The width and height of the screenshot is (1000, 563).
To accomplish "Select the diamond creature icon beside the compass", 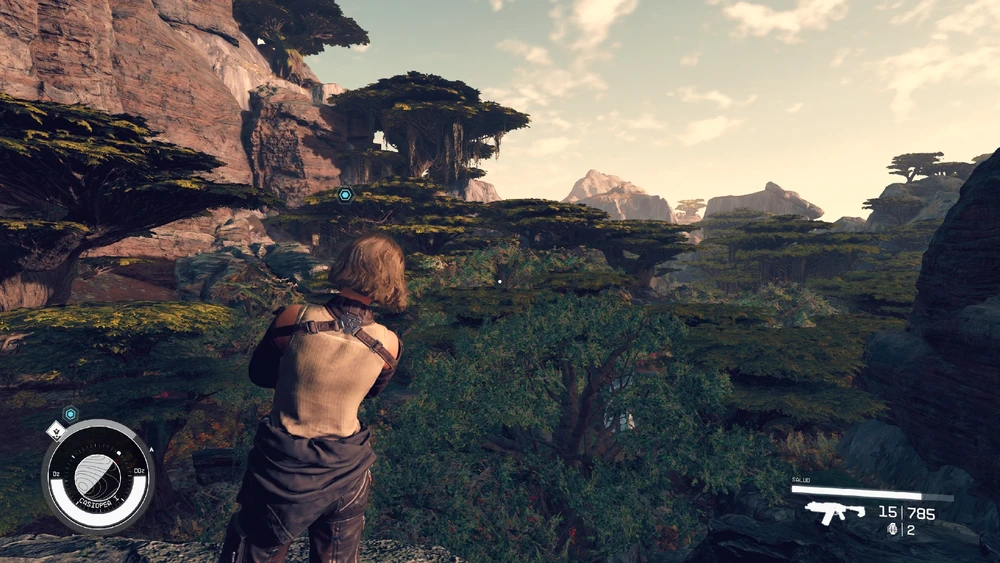I will [x=56, y=430].
